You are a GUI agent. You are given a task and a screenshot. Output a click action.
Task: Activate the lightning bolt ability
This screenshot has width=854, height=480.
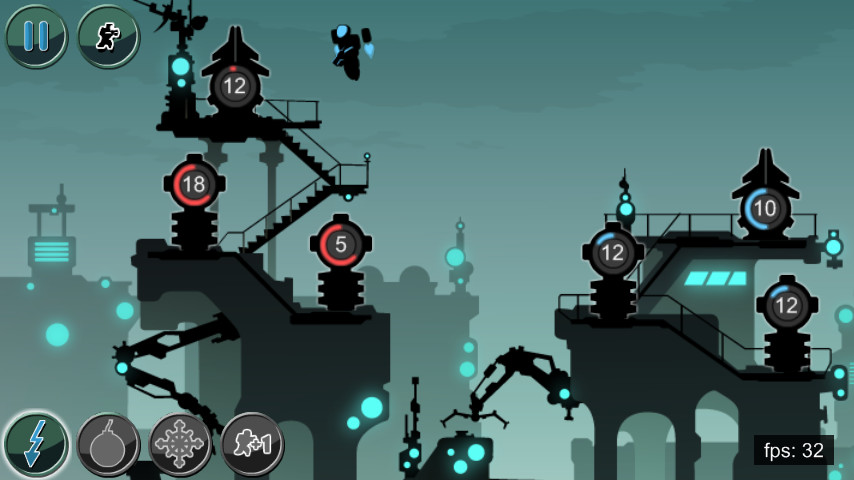coord(36,443)
